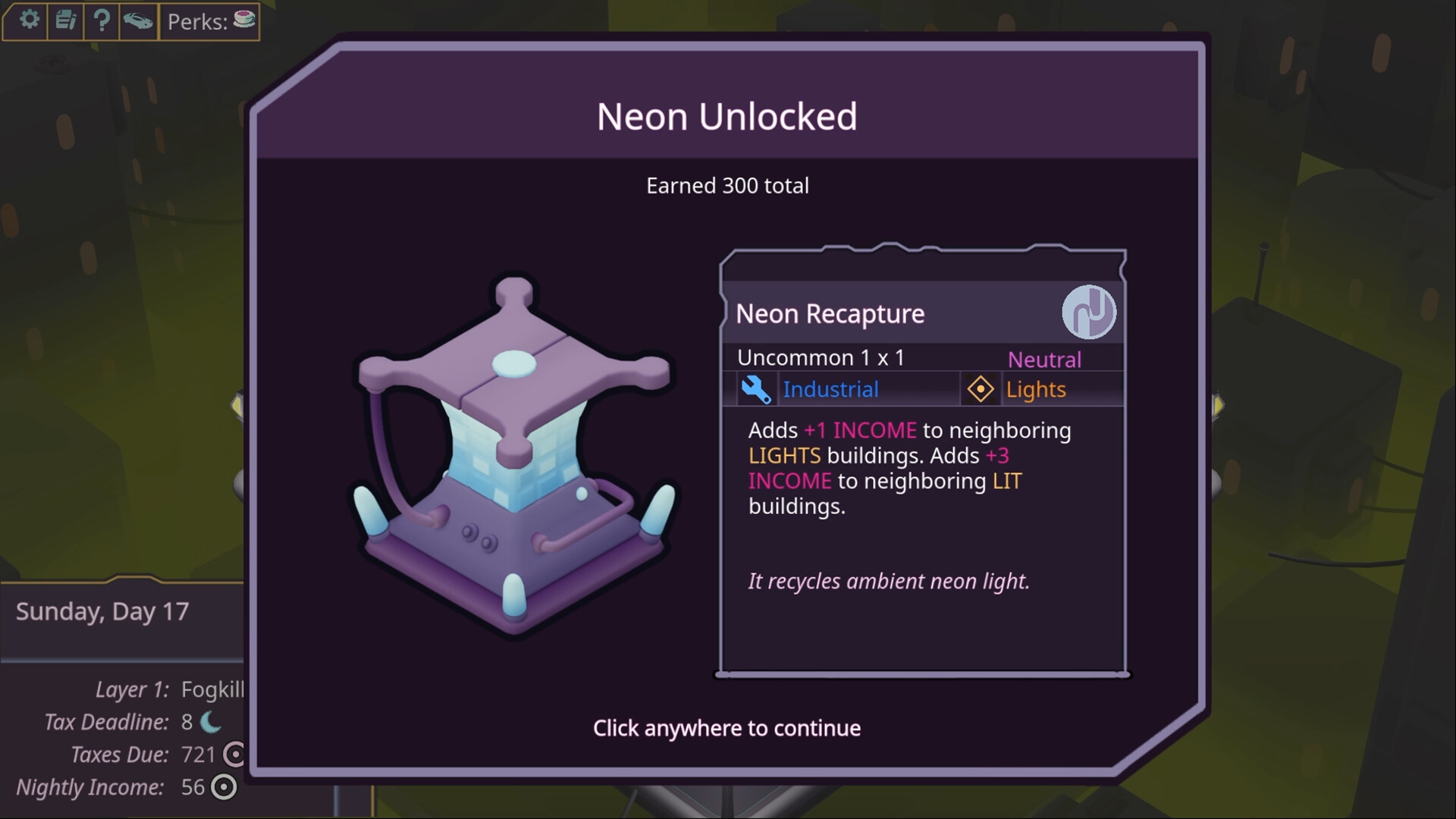This screenshot has width=1456, height=819.
Task: Click the coin icon next to Taxes Due
Action: click(234, 755)
